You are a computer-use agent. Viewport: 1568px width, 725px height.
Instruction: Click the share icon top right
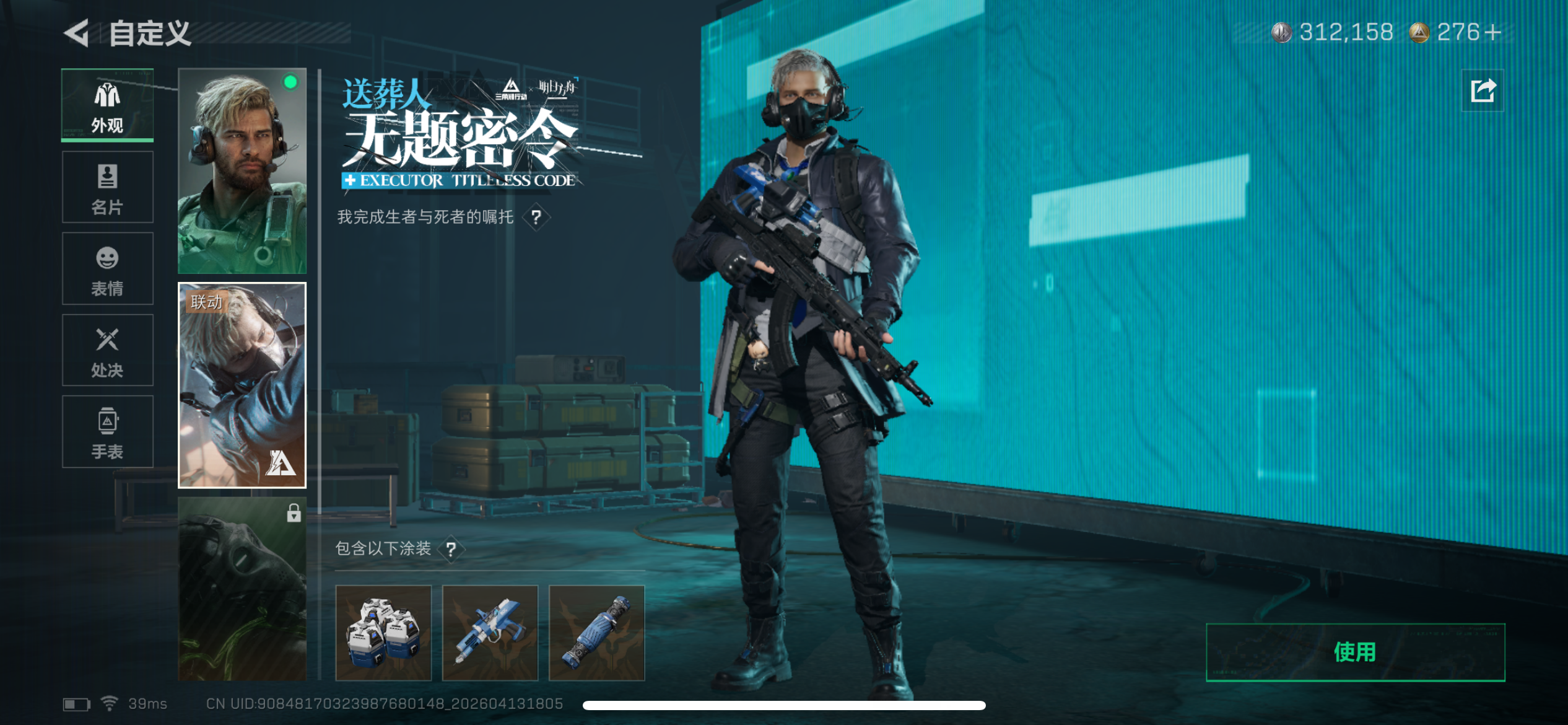1483,92
